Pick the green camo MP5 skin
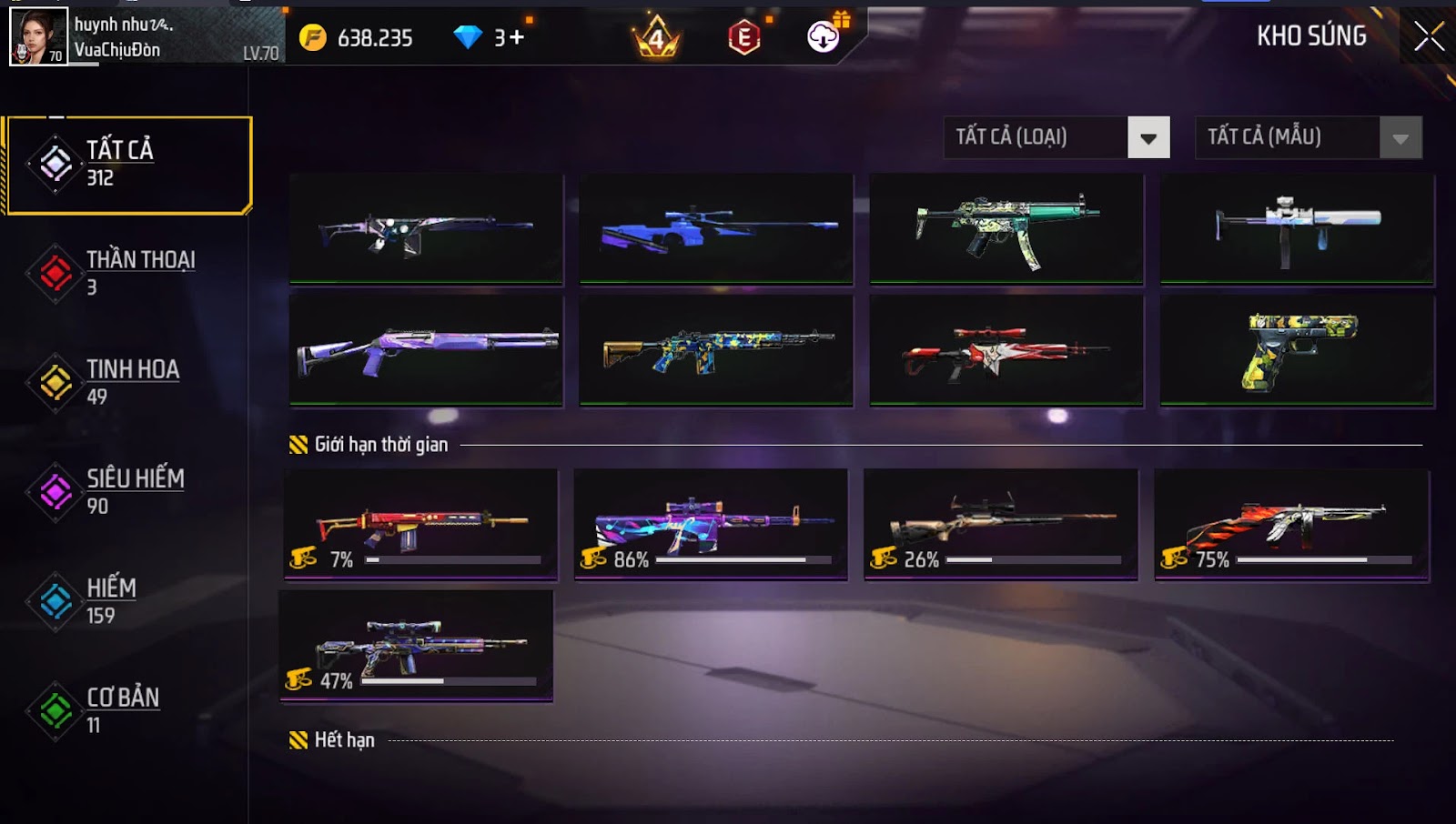The image size is (1456, 824). point(1006,229)
